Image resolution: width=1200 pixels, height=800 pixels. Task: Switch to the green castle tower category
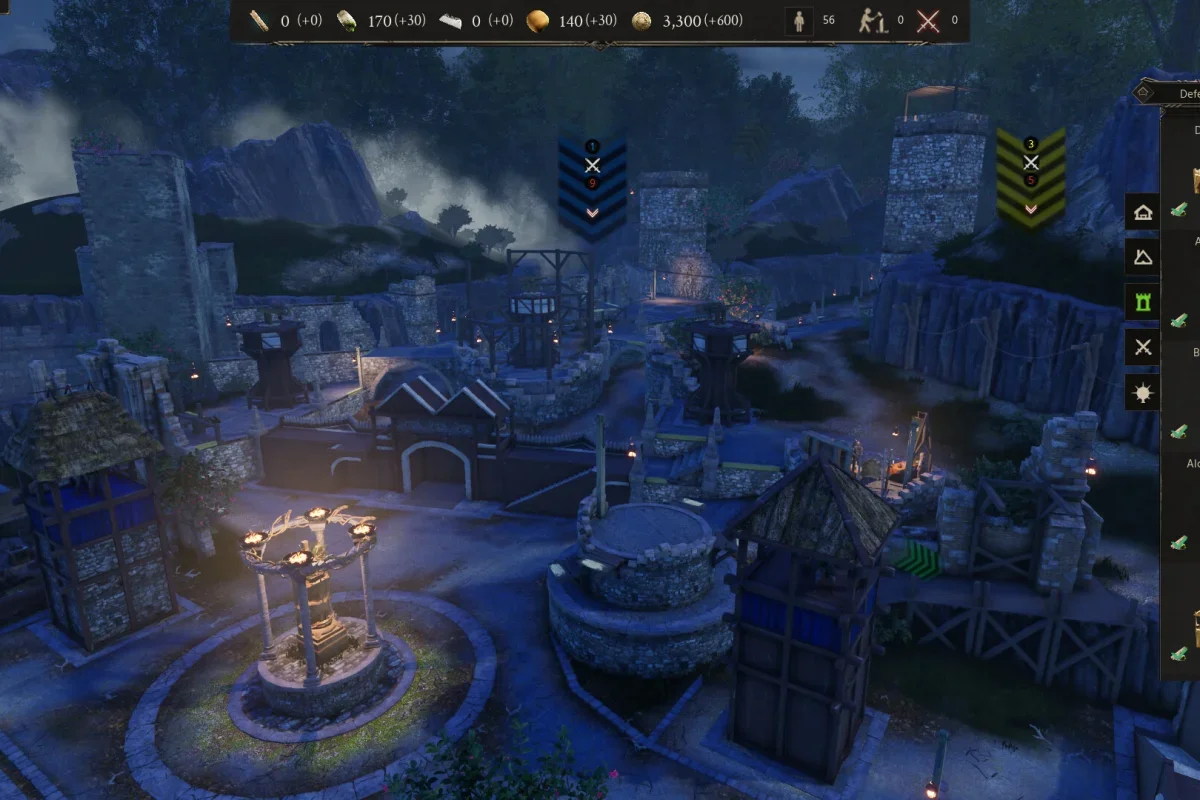pos(1143,302)
